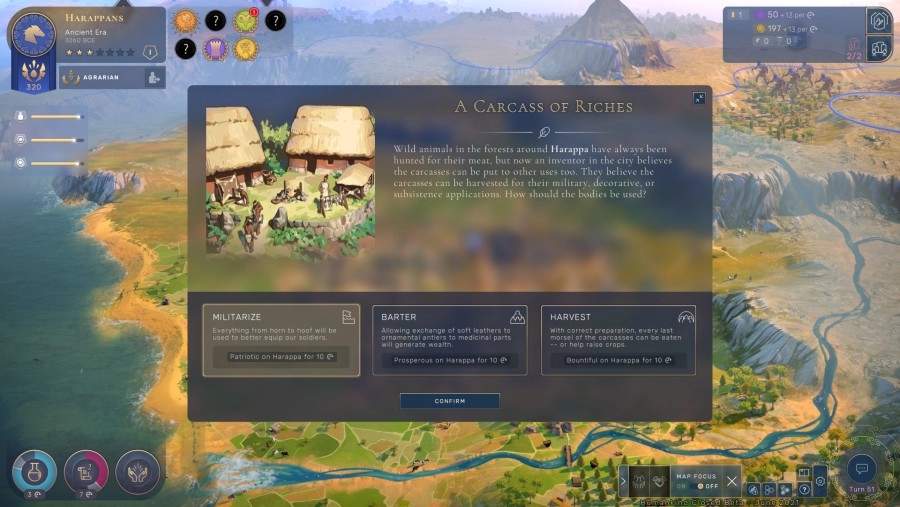
Task: Expand the map focus panel arrow
Action: point(624,481)
